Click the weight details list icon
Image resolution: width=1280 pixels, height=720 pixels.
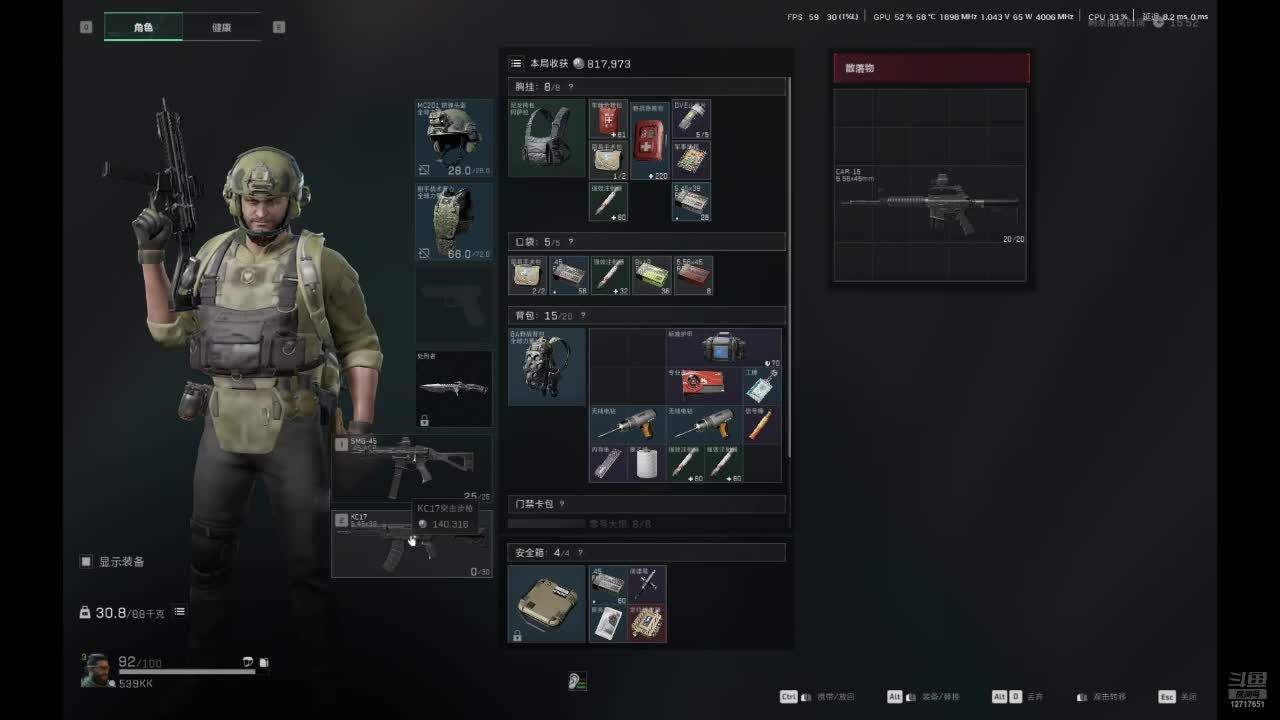point(180,612)
